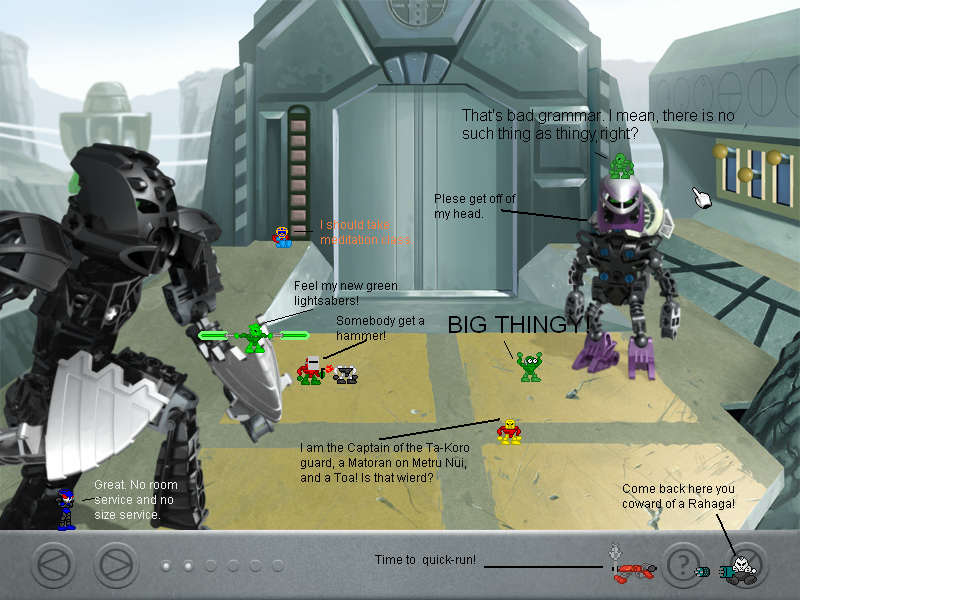Select the last page indicator dot

[x=277, y=566]
